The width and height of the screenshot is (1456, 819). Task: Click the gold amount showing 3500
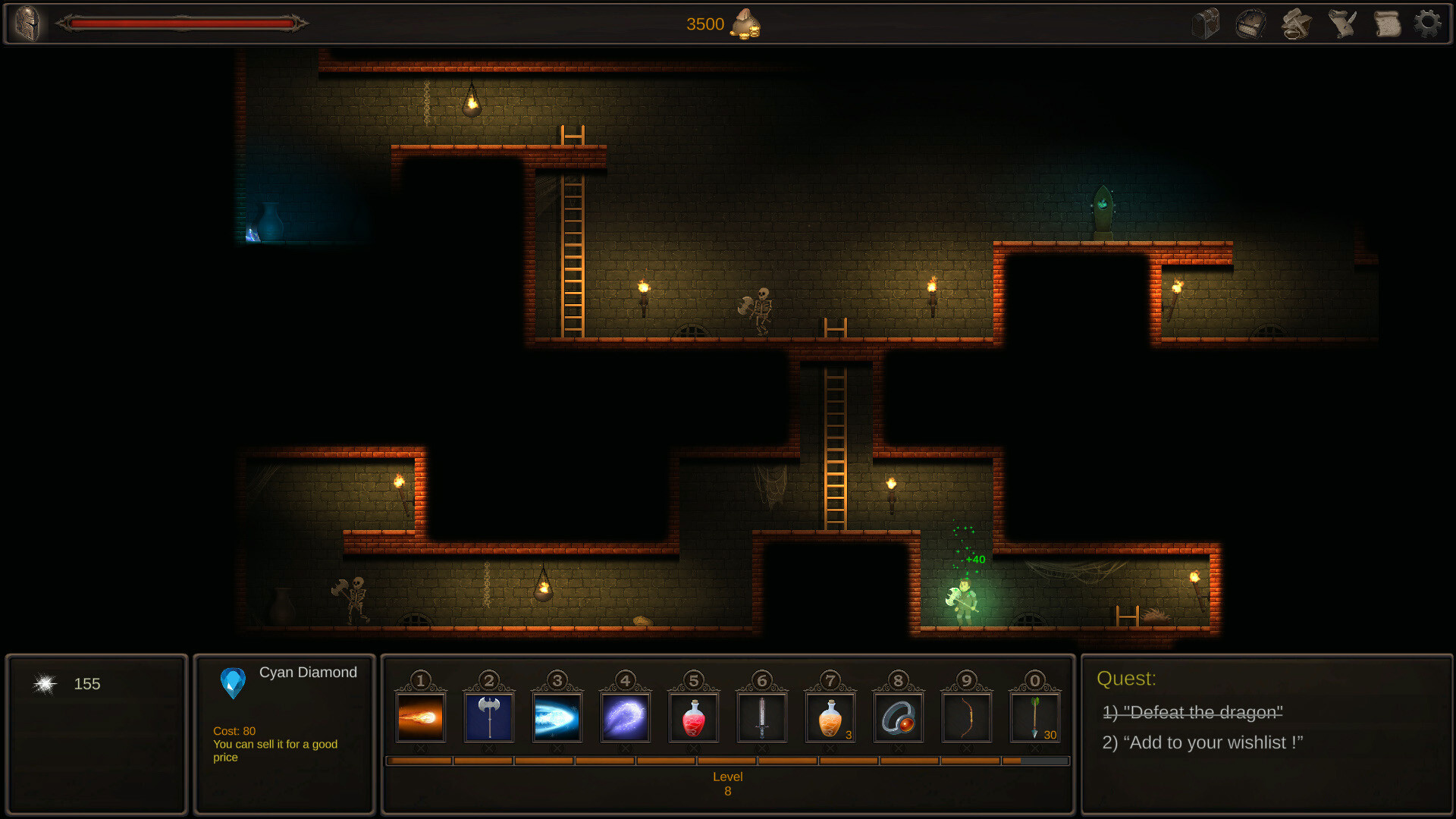705,24
